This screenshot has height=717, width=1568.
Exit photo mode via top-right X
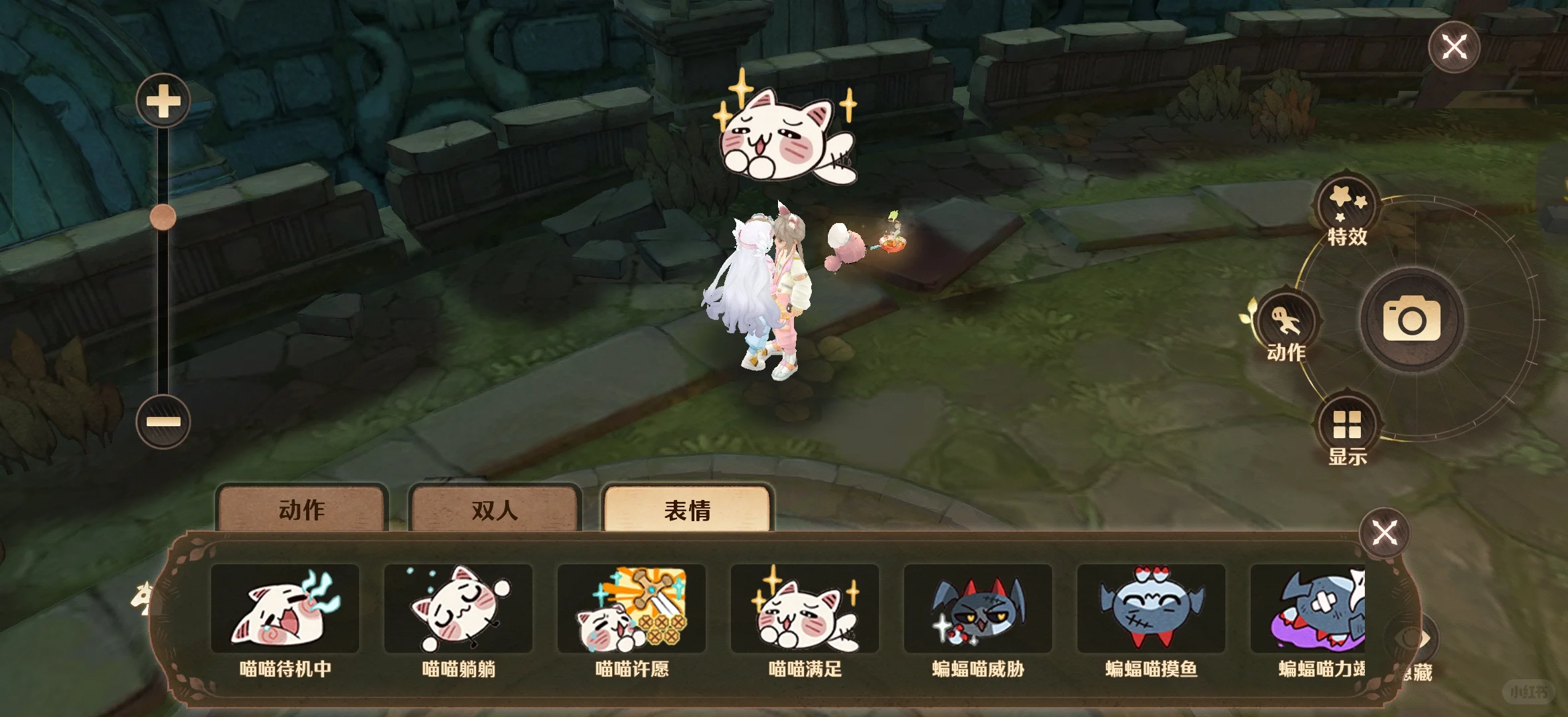tap(1454, 46)
